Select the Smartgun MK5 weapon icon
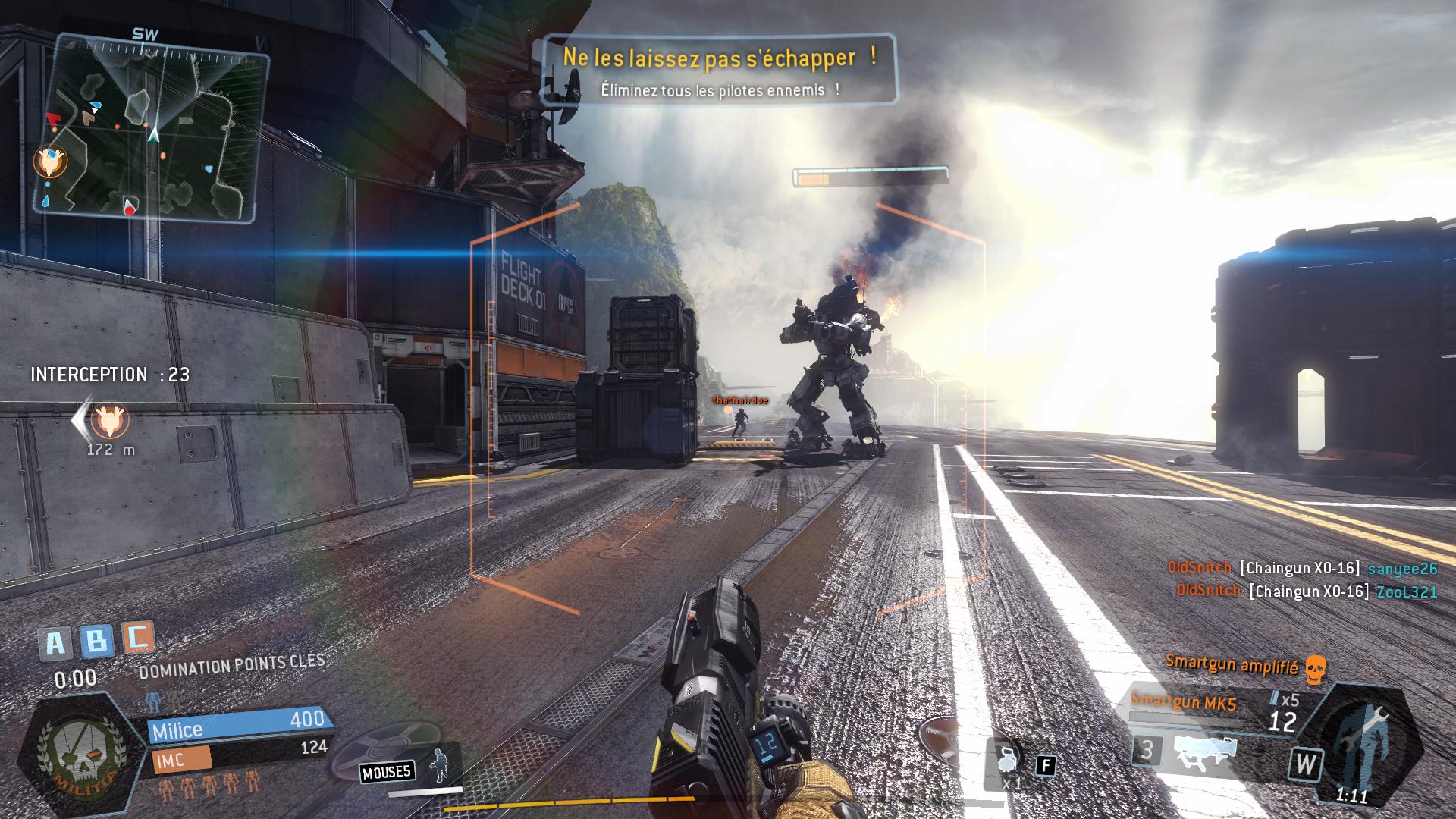The height and width of the screenshot is (819, 1456). click(1205, 752)
